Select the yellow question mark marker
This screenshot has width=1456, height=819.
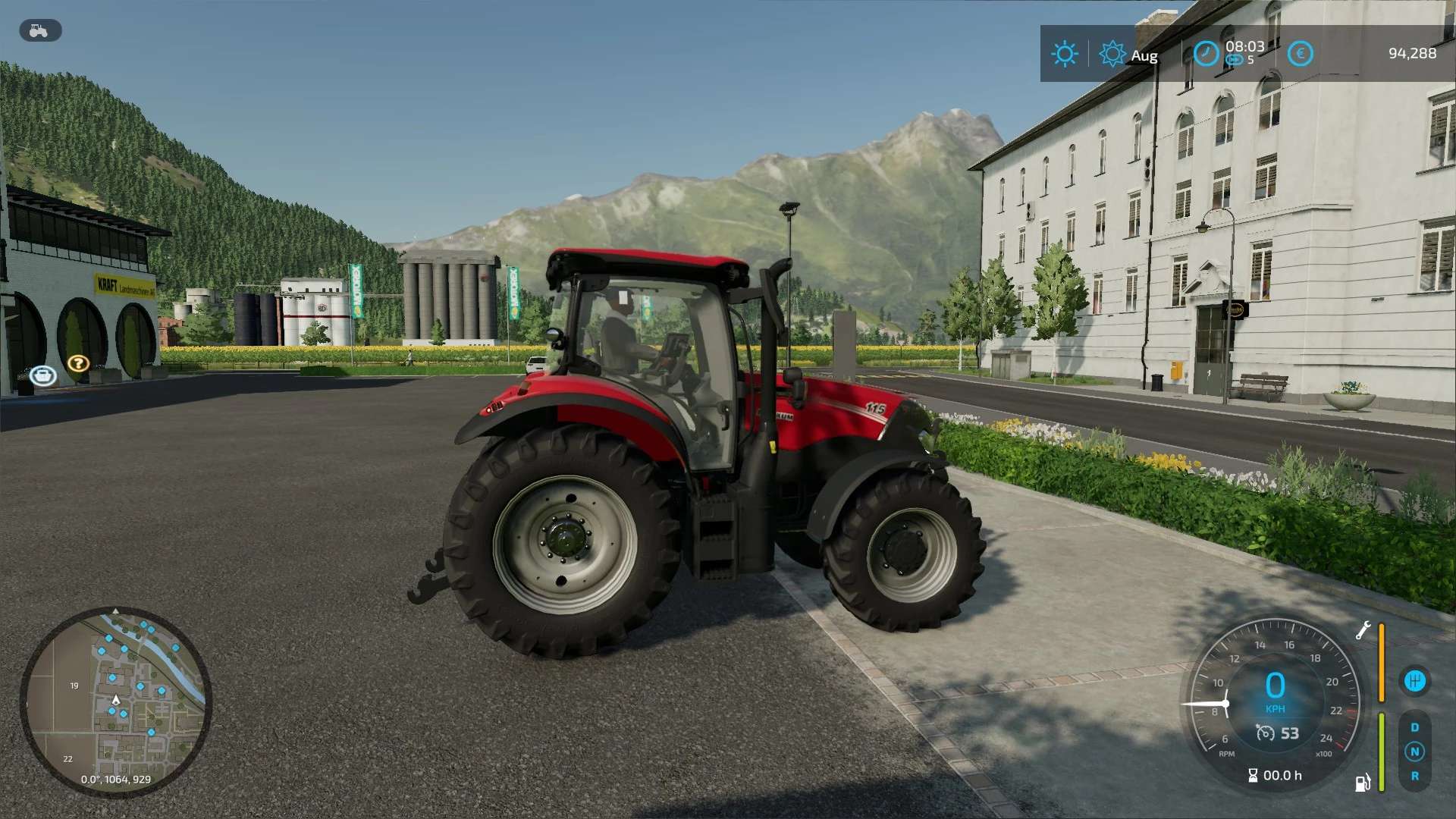coord(78,363)
